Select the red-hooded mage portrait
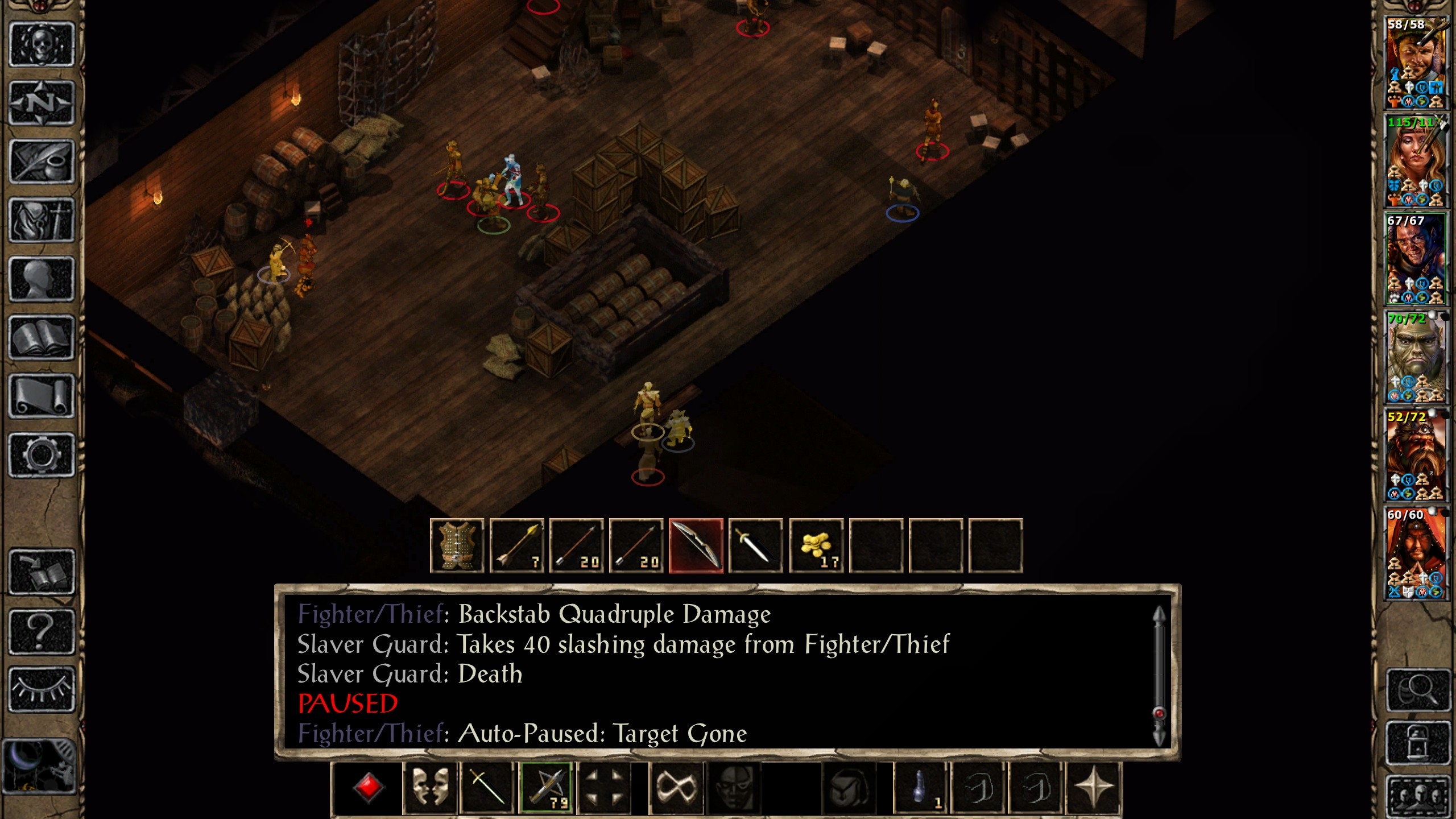The width and height of the screenshot is (1456, 819). click(x=1415, y=553)
